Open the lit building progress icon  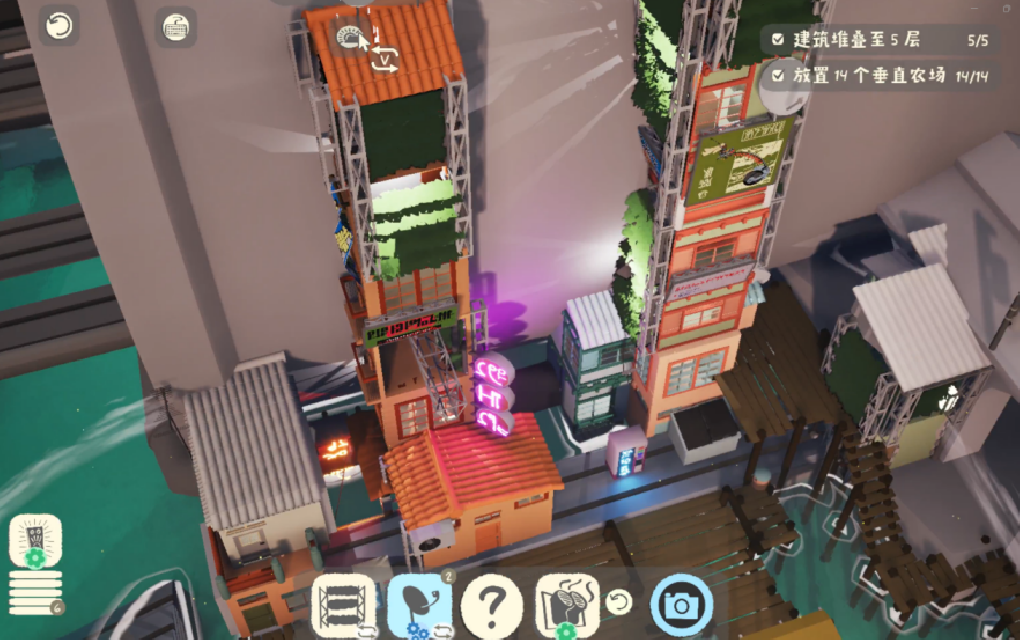pyautogui.click(x=36, y=542)
